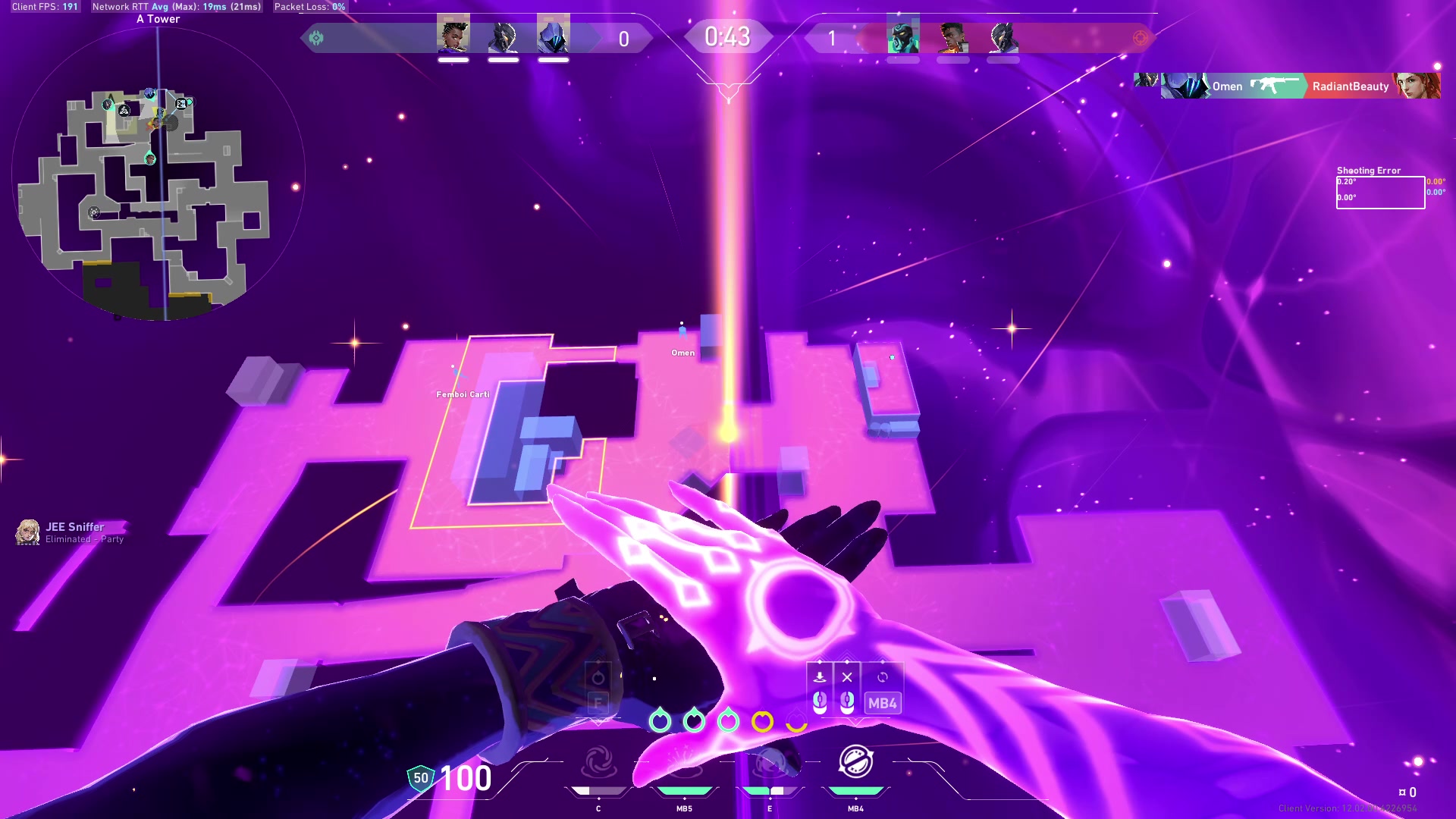1456x819 pixels.
Task: Click the enemy team crosshair emblem
Action: pyautogui.click(x=1141, y=38)
